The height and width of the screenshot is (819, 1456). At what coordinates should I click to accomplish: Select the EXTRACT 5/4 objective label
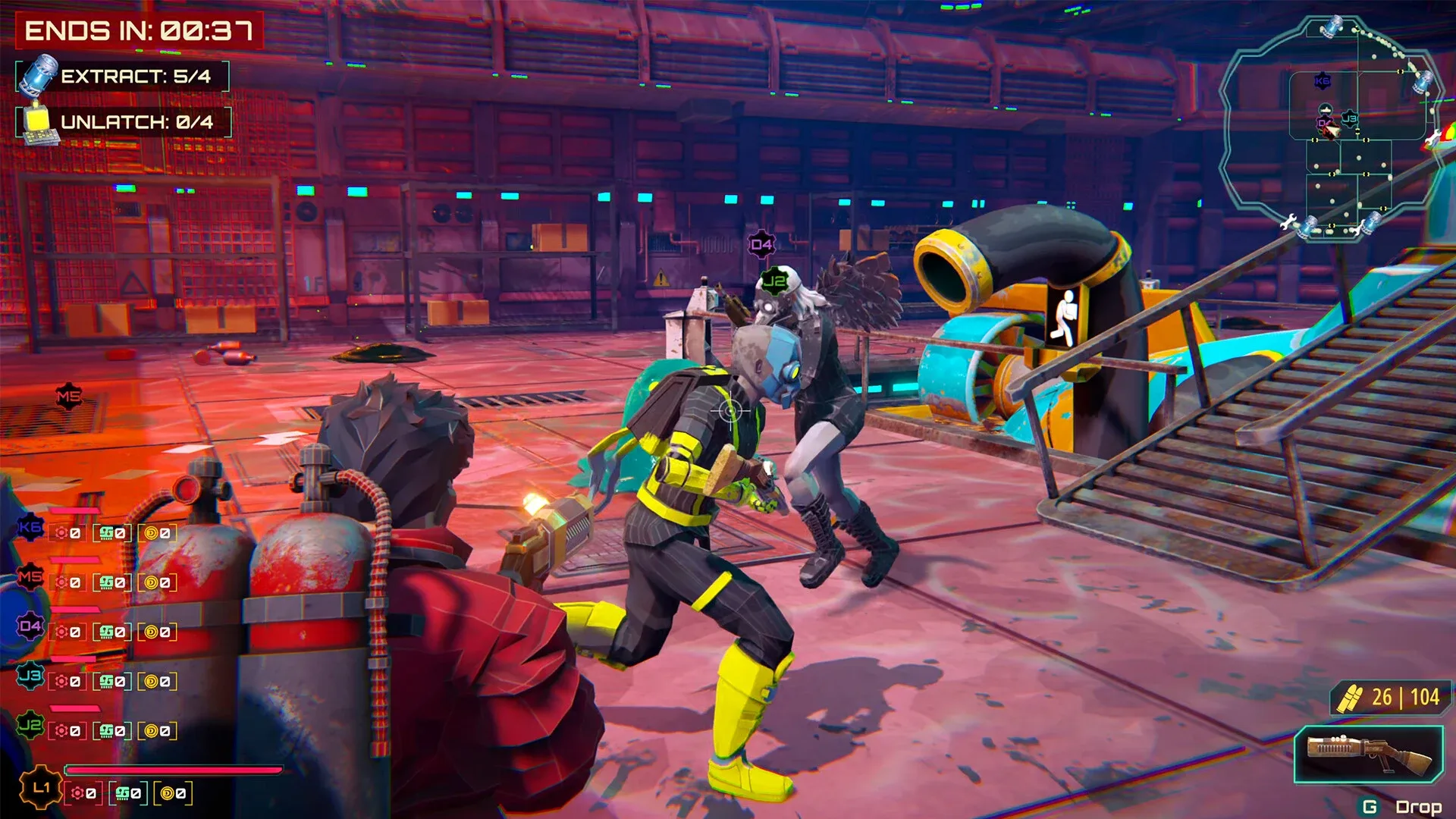[136, 74]
